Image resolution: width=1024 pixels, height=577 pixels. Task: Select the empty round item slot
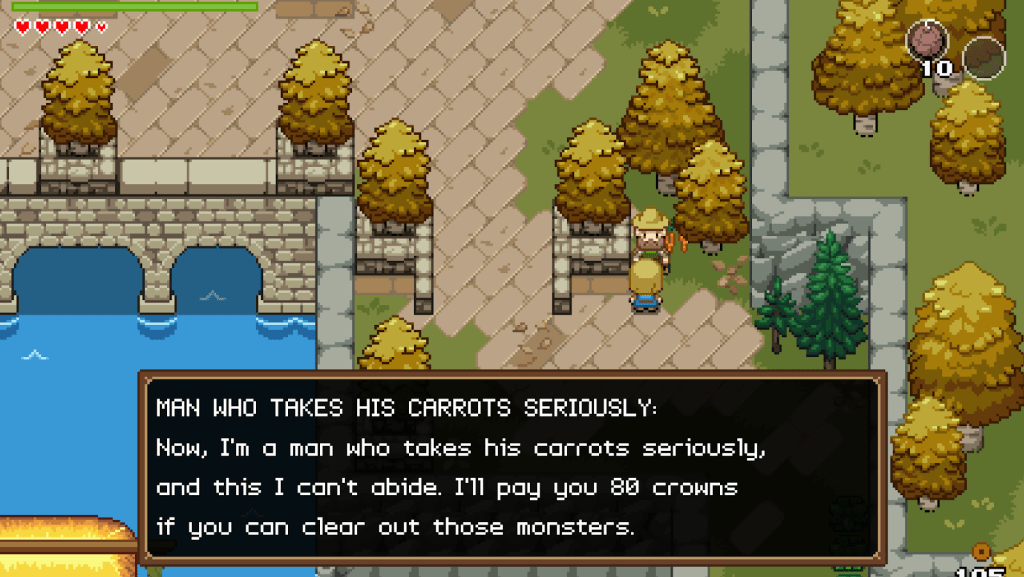pyautogui.click(x=983, y=56)
